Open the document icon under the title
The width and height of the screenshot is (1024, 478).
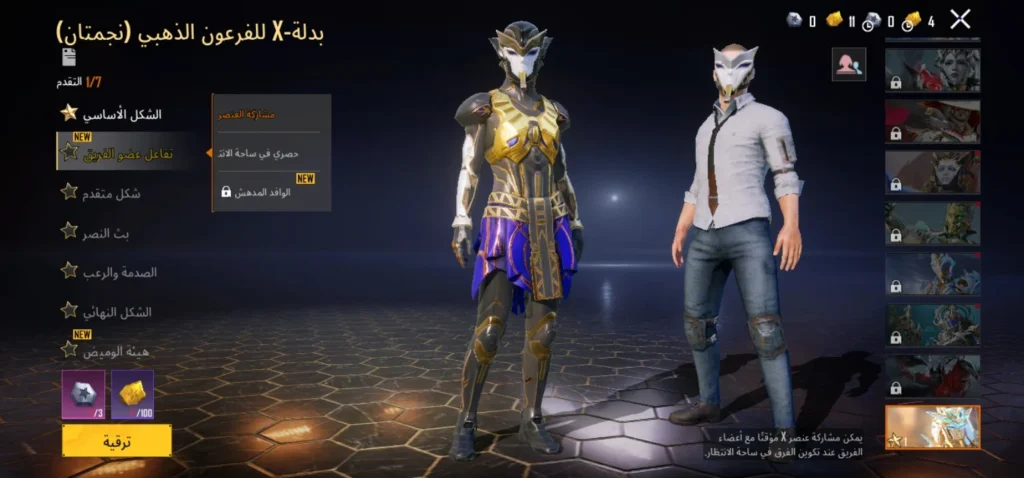[x=69, y=57]
